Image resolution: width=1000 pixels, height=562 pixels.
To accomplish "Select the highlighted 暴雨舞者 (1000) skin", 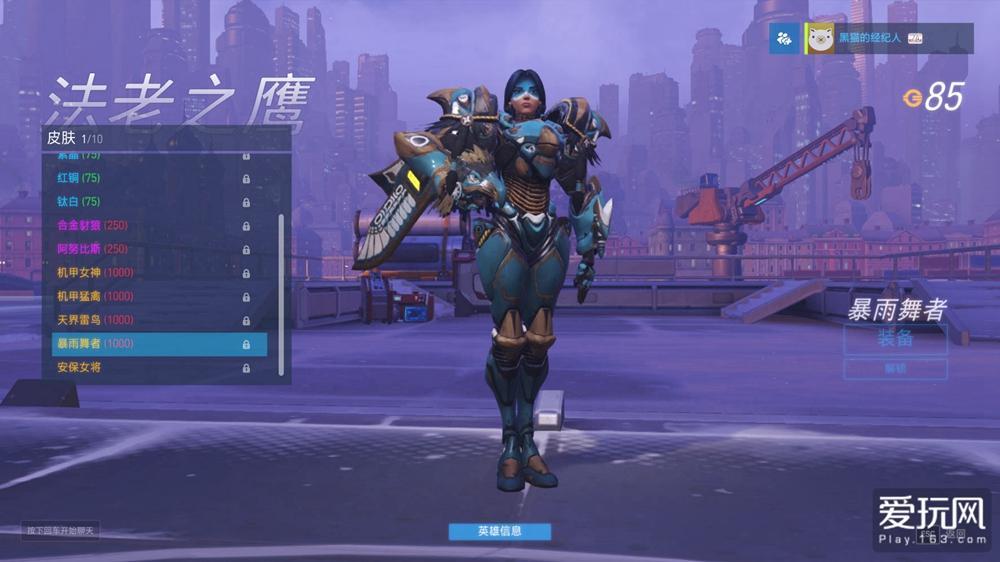I will pos(158,344).
